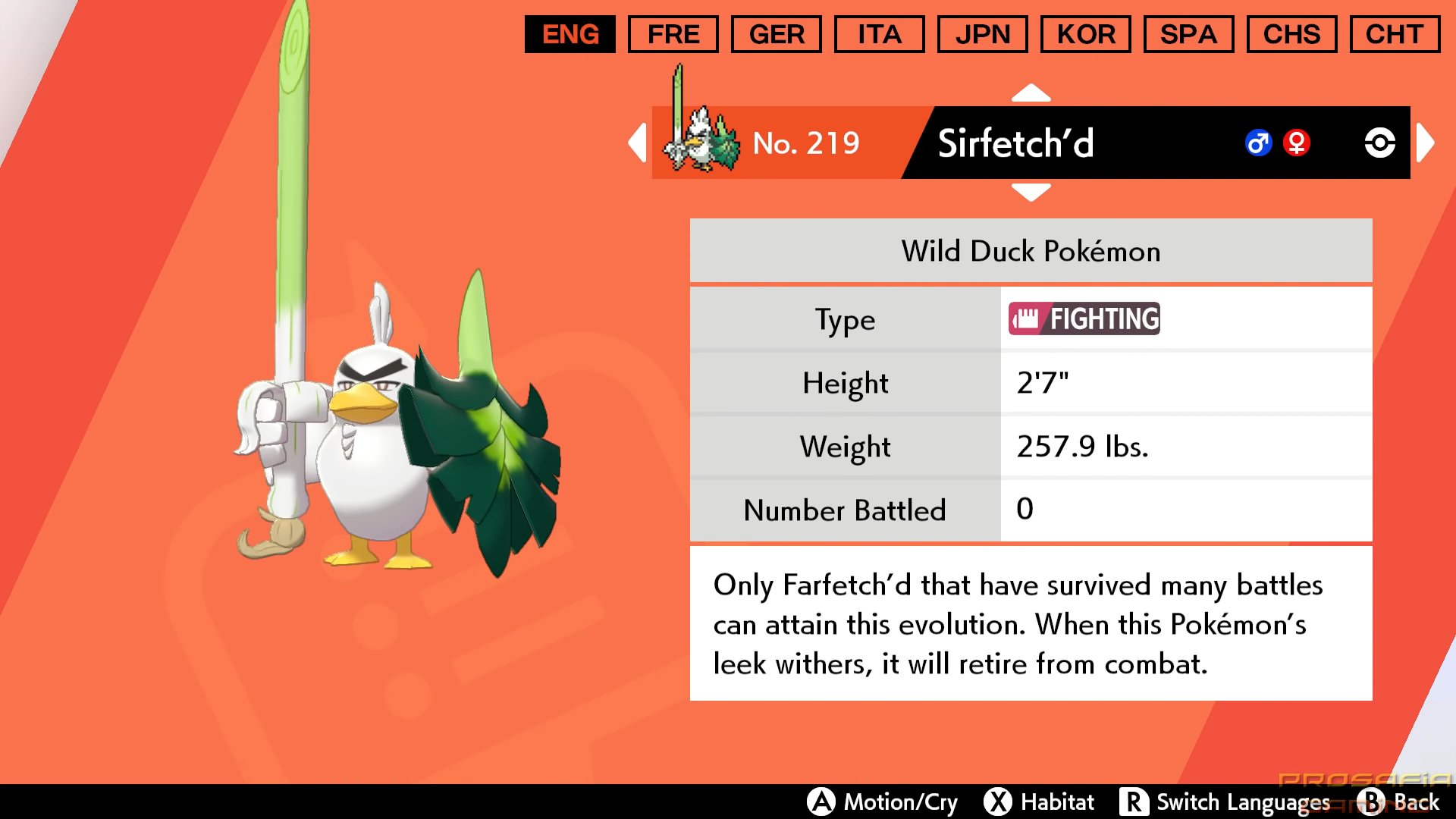The image size is (1456, 819).
Task: Click the left arrow beside No. 219
Action: pos(638,143)
